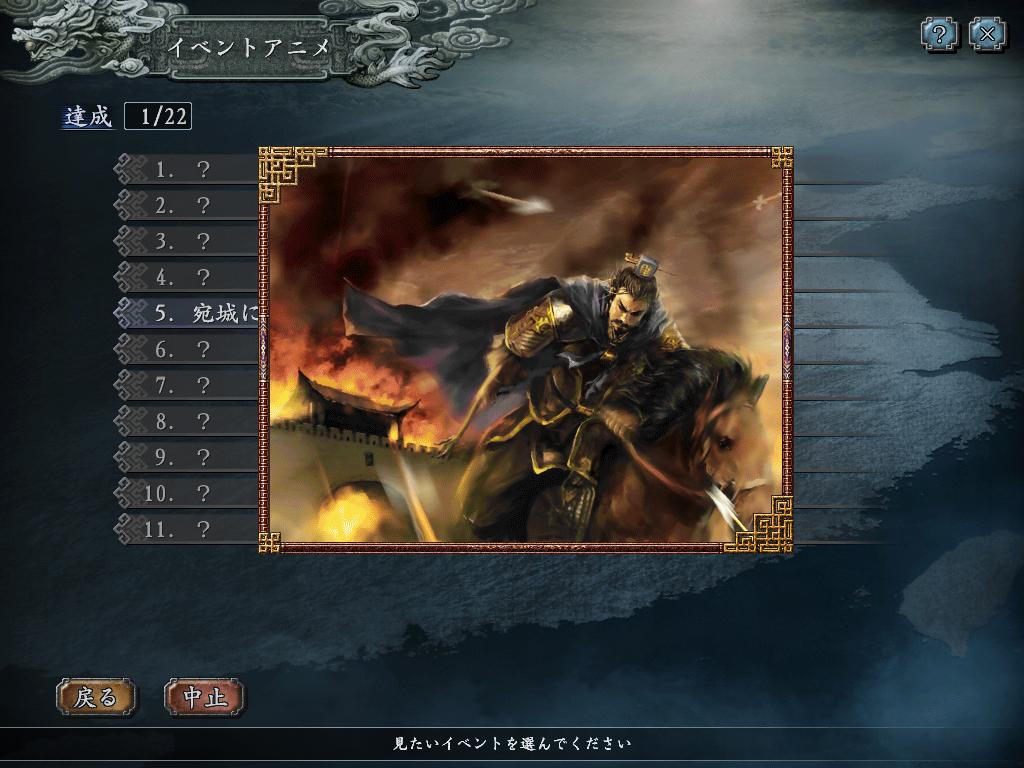Click the 戻る back button
1024x768 pixels.
[95, 697]
